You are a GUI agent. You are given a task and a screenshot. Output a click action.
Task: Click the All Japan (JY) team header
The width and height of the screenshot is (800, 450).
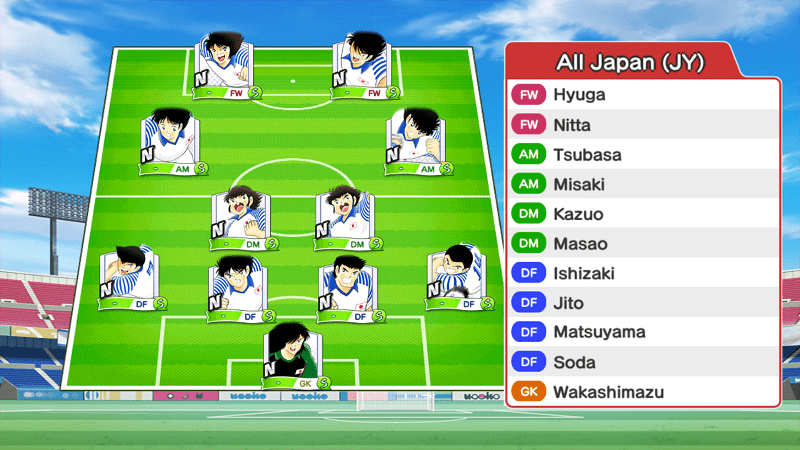coord(642,62)
